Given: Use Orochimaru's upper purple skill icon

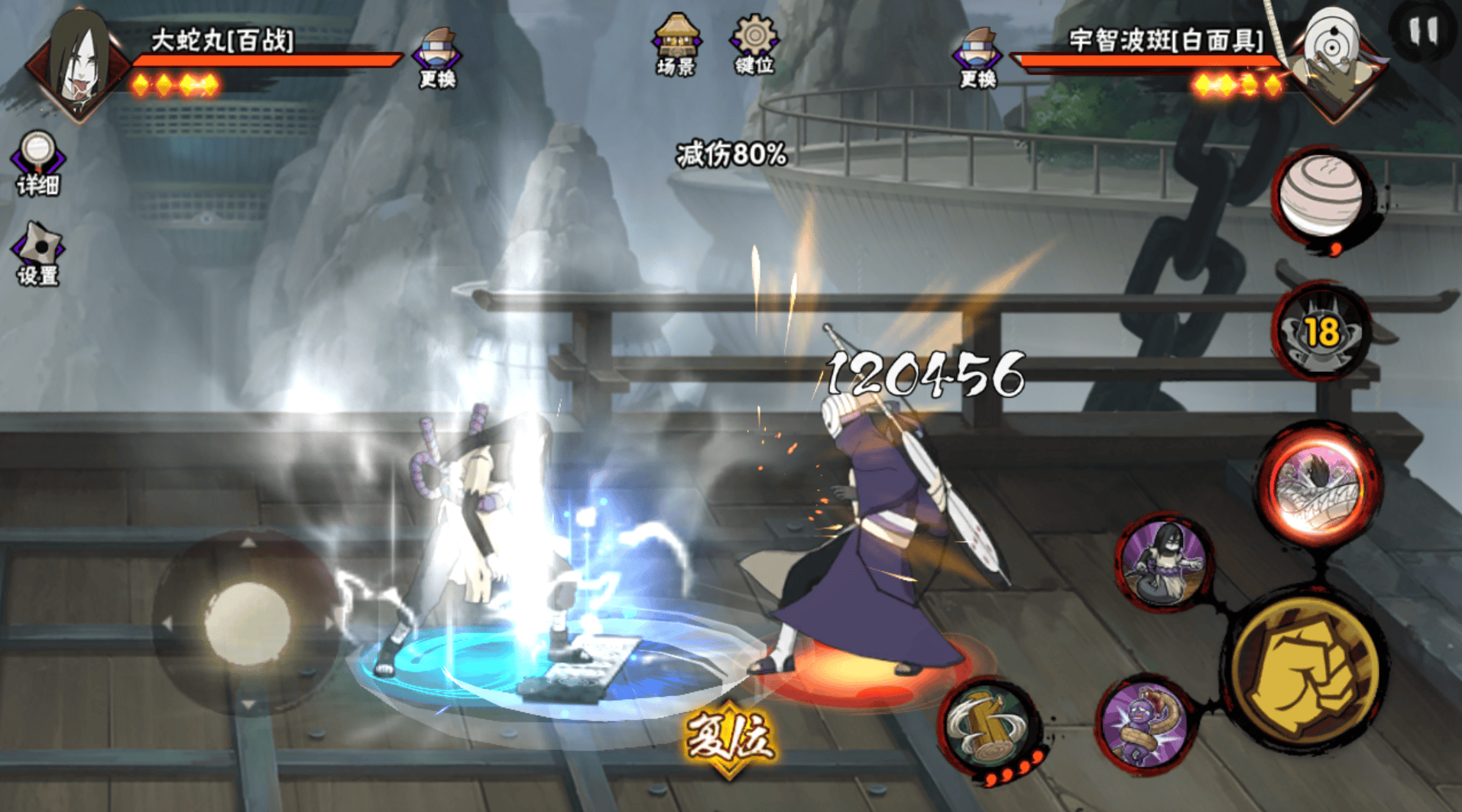Looking at the screenshot, I should point(1164,563).
